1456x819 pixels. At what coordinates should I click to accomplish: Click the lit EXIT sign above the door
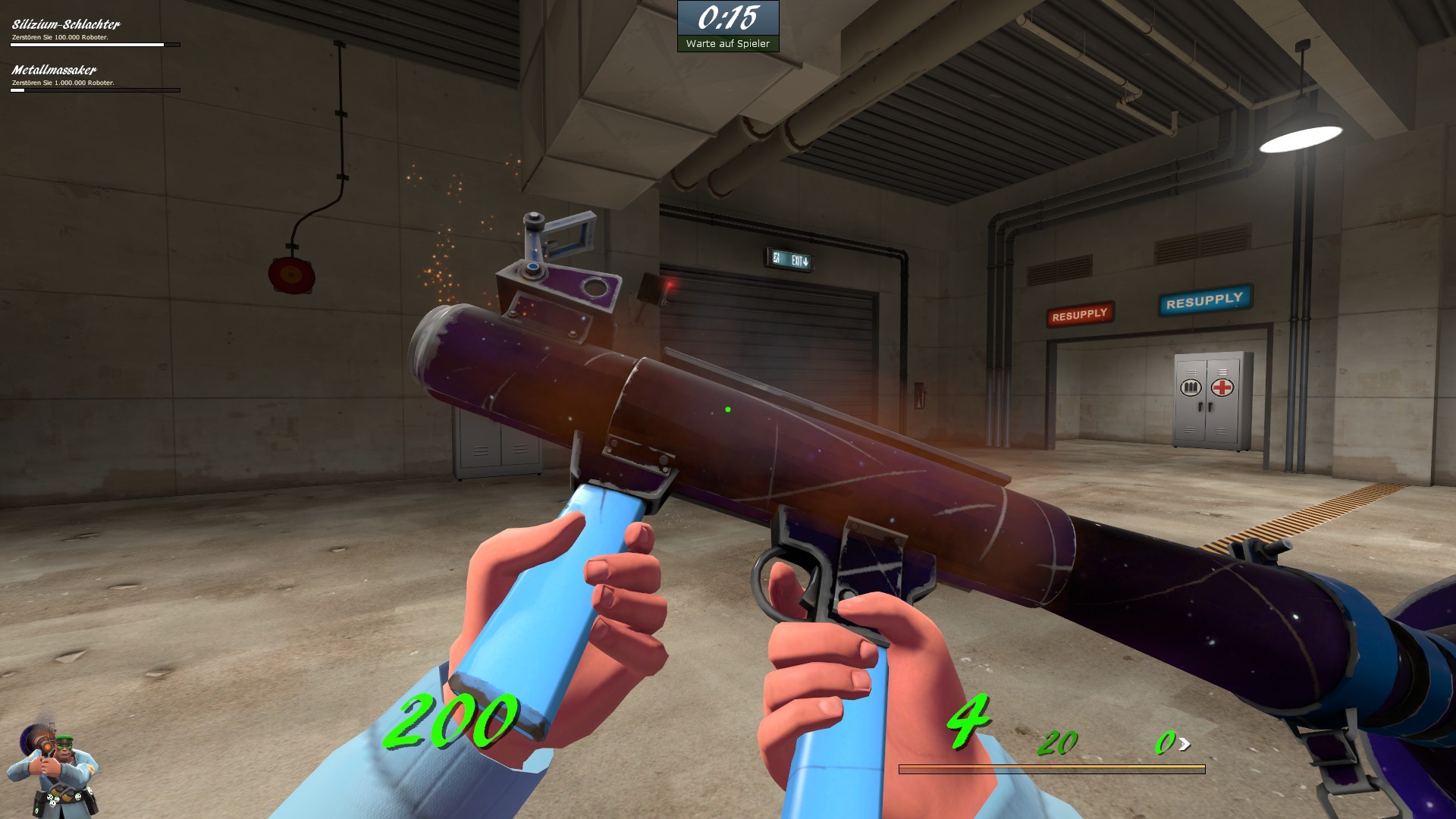(x=790, y=259)
